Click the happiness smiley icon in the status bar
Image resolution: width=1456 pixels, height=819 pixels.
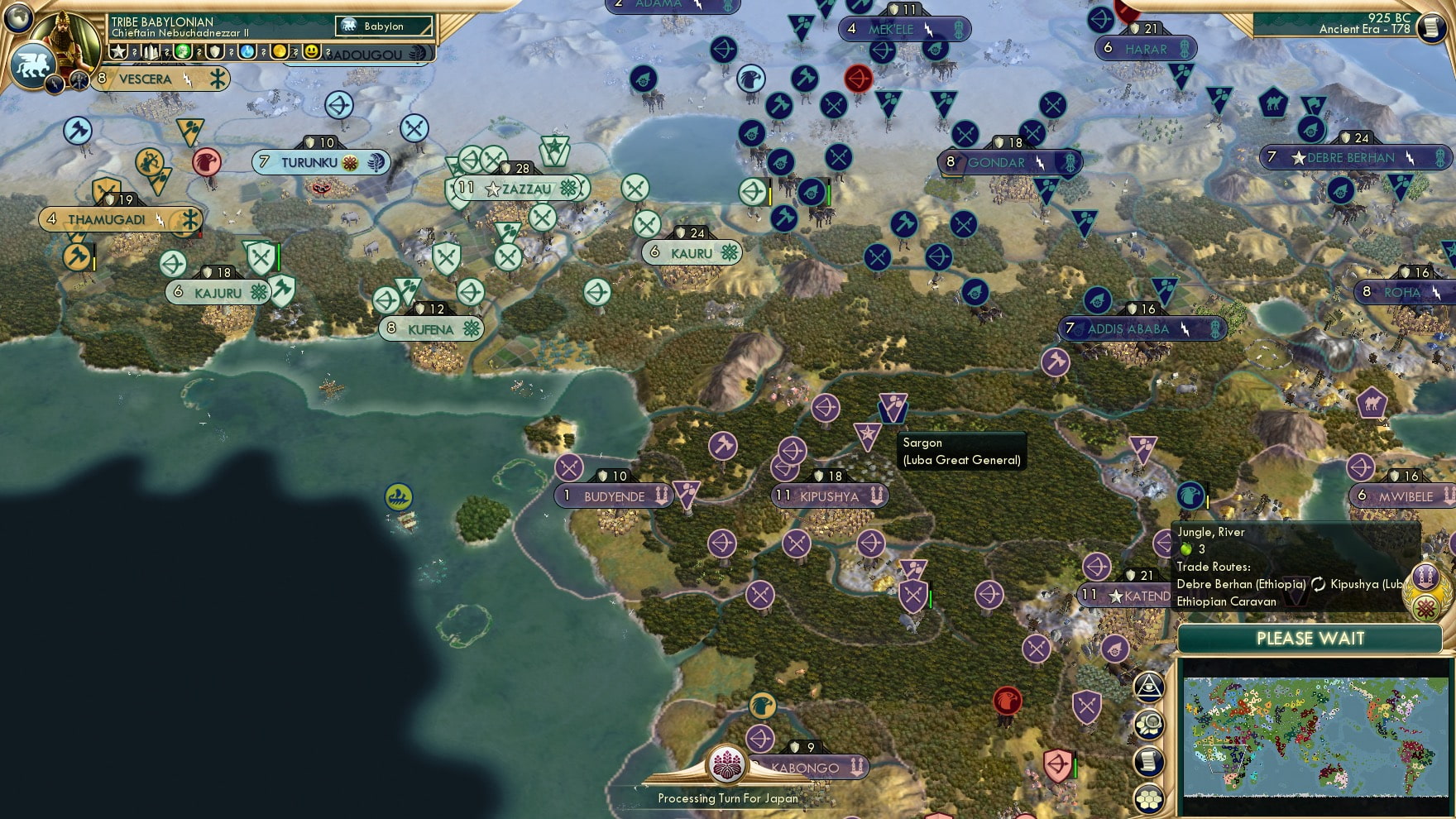pos(310,52)
